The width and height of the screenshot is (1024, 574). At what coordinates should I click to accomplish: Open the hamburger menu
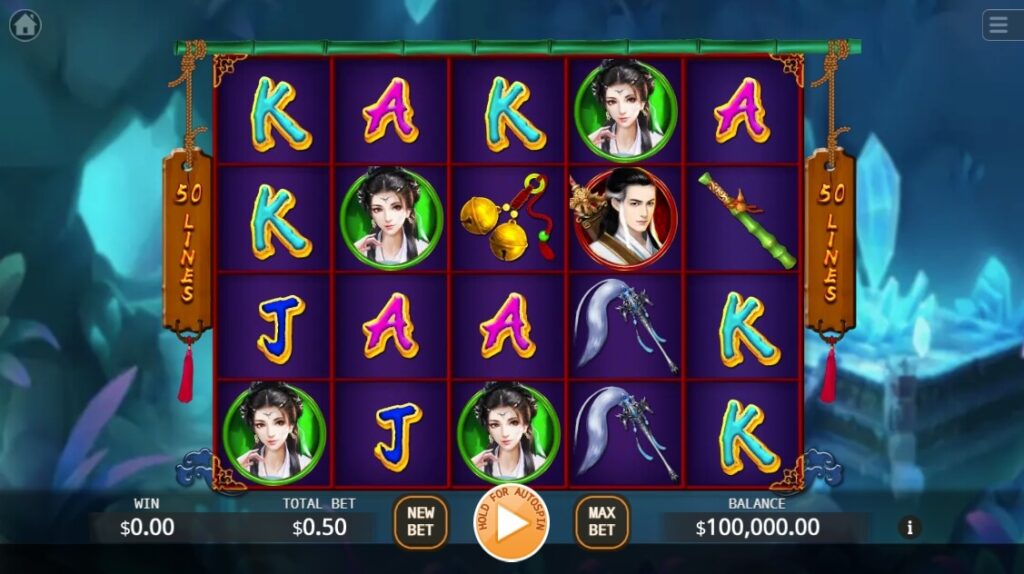pyautogui.click(x=1002, y=25)
